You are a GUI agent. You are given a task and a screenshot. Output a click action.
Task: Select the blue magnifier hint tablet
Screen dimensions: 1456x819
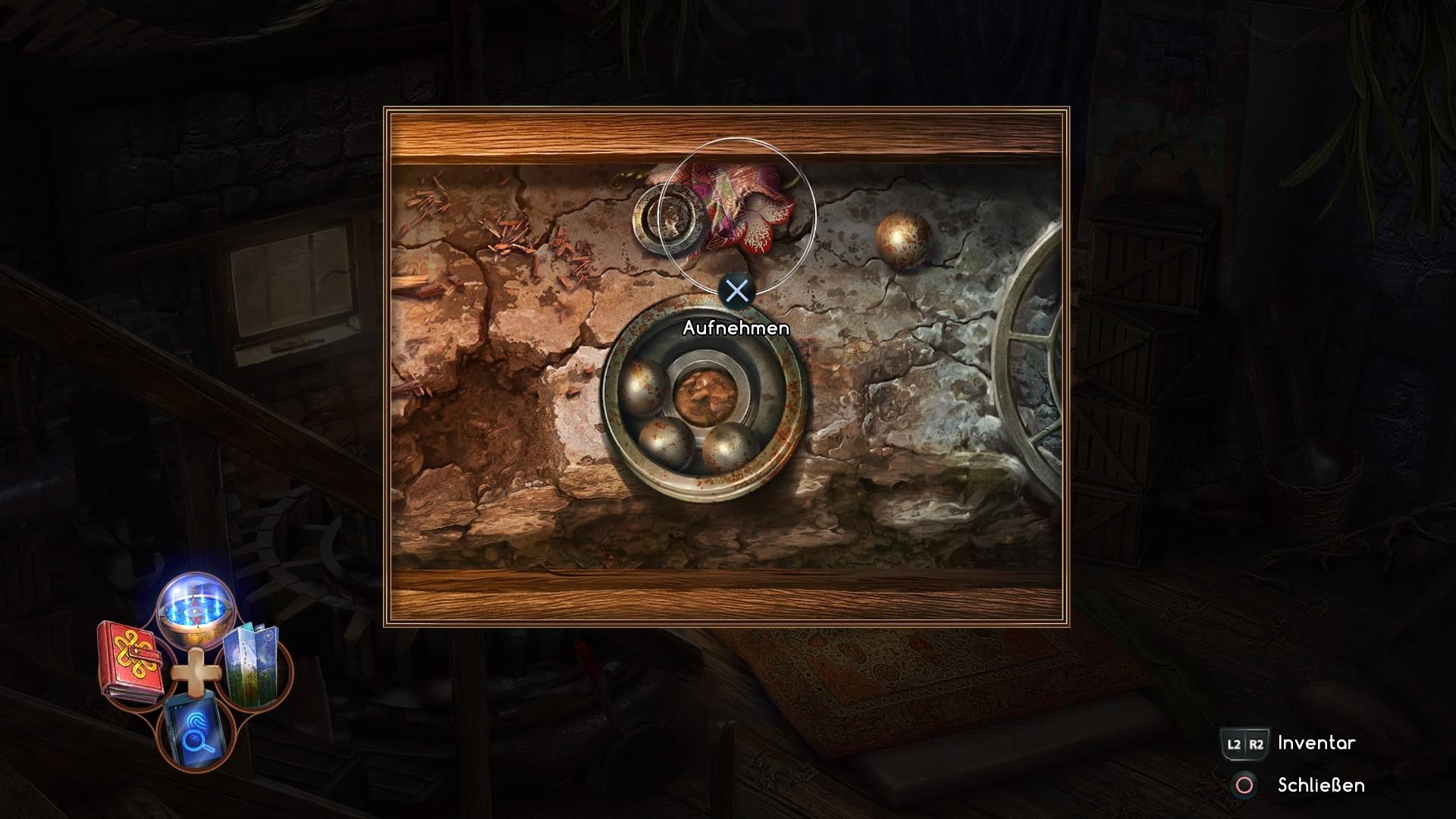pos(194,731)
